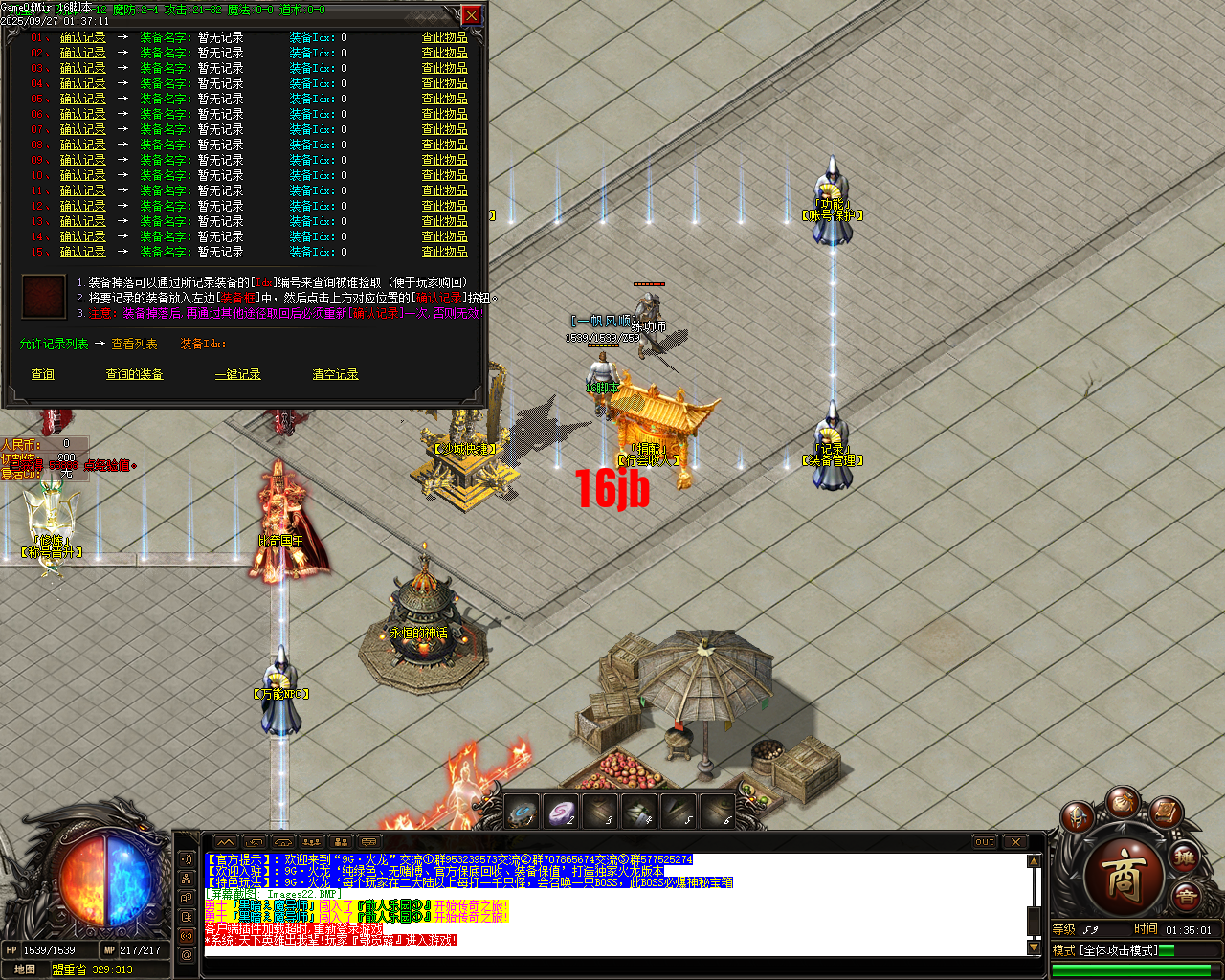1225x980 pixels.
Task: Click the green experience bar at bottom right
Action: pyautogui.click(x=1129, y=969)
